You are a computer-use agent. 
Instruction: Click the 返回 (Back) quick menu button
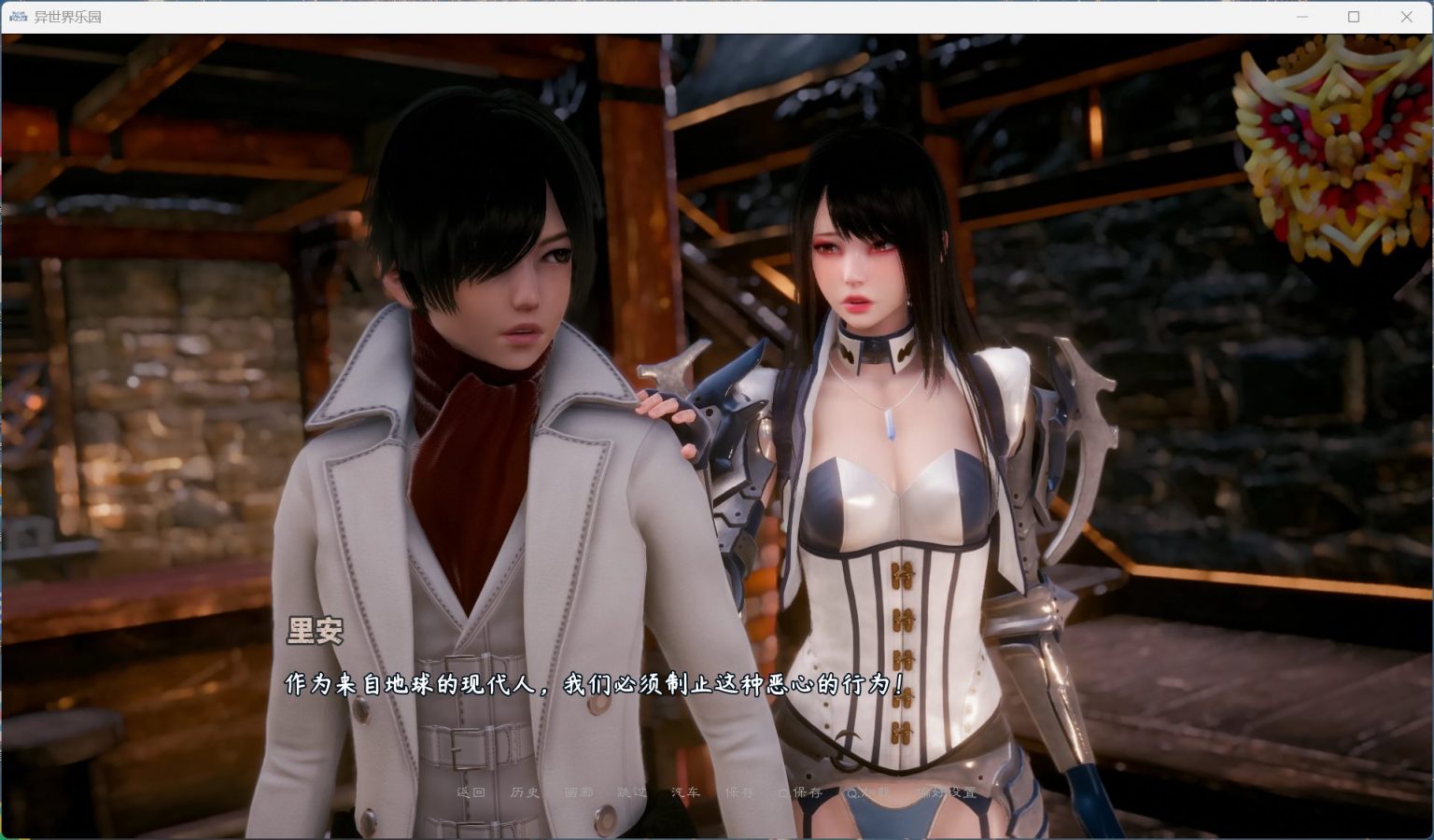471,792
